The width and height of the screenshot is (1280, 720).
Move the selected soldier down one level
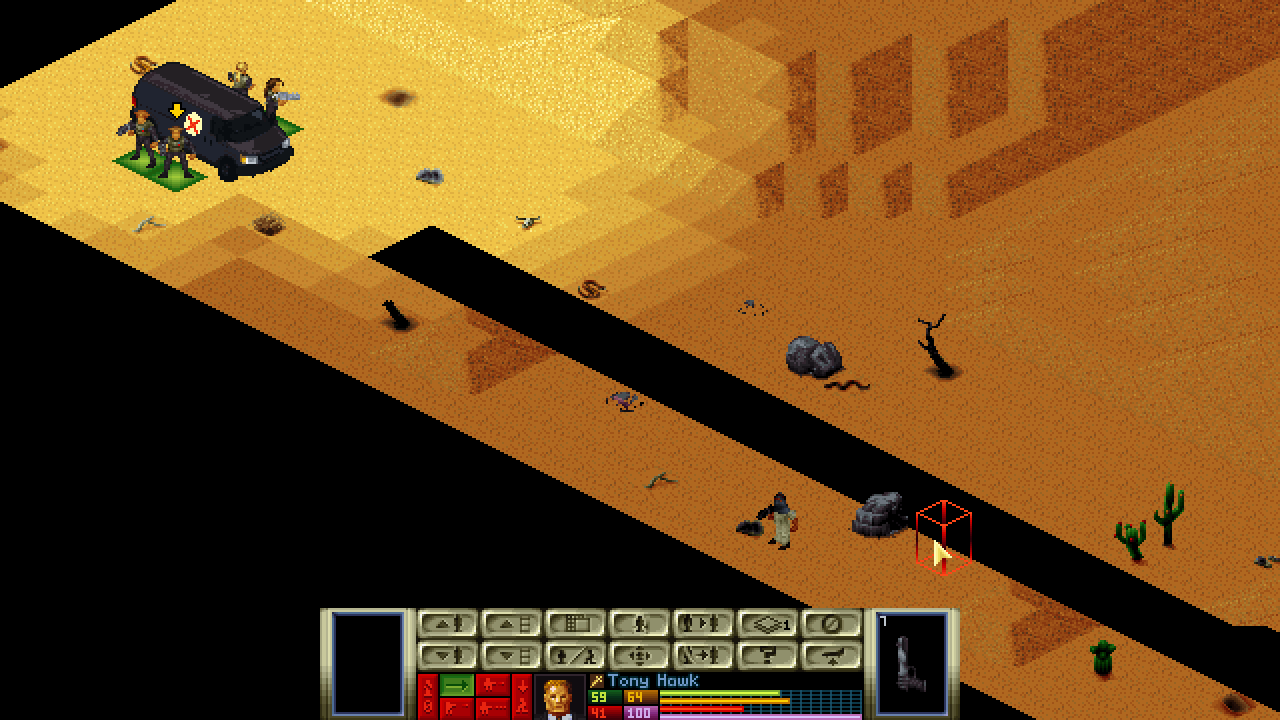click(447, 656)
